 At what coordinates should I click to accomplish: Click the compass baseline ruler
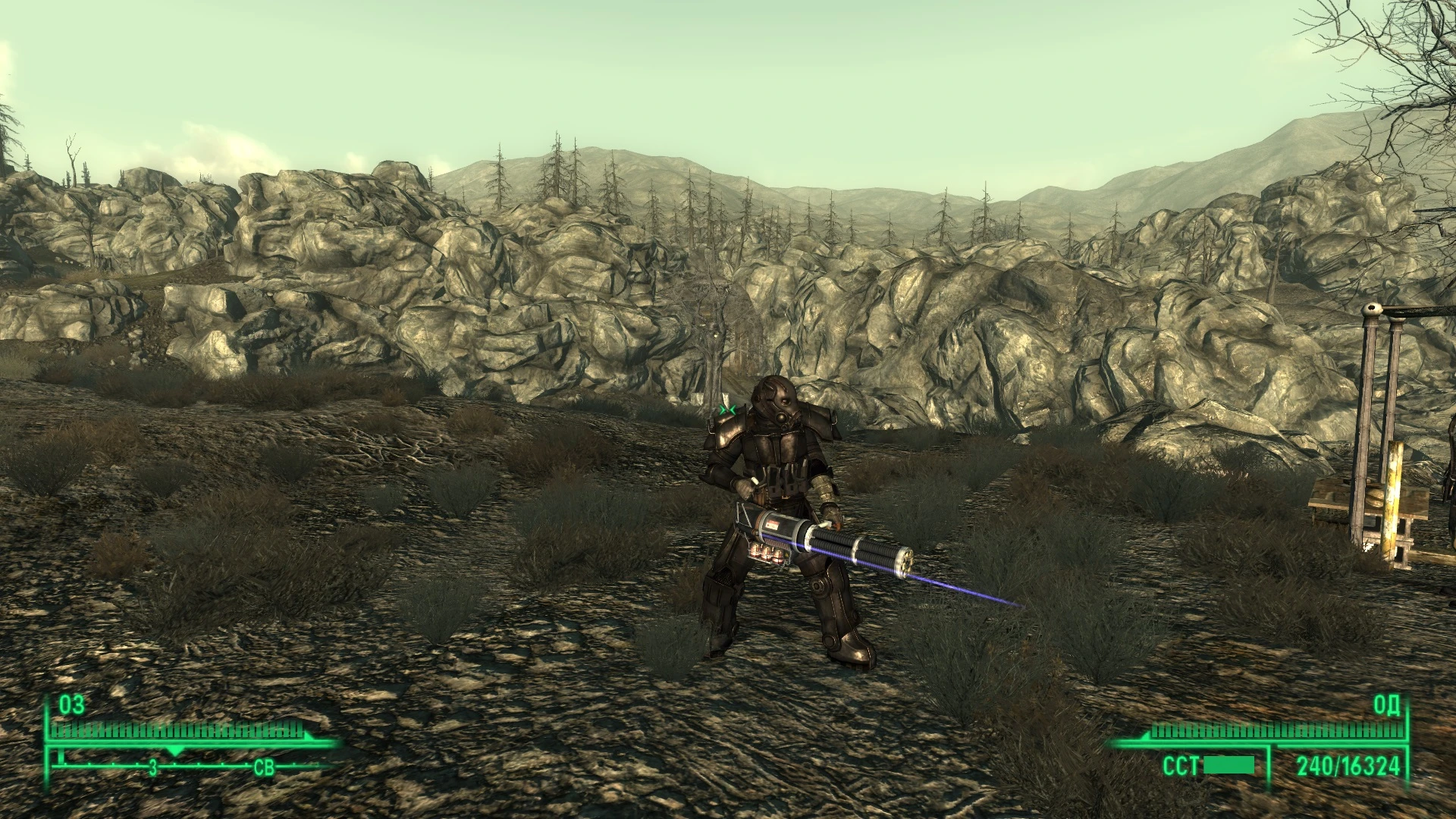coord(212,767)
